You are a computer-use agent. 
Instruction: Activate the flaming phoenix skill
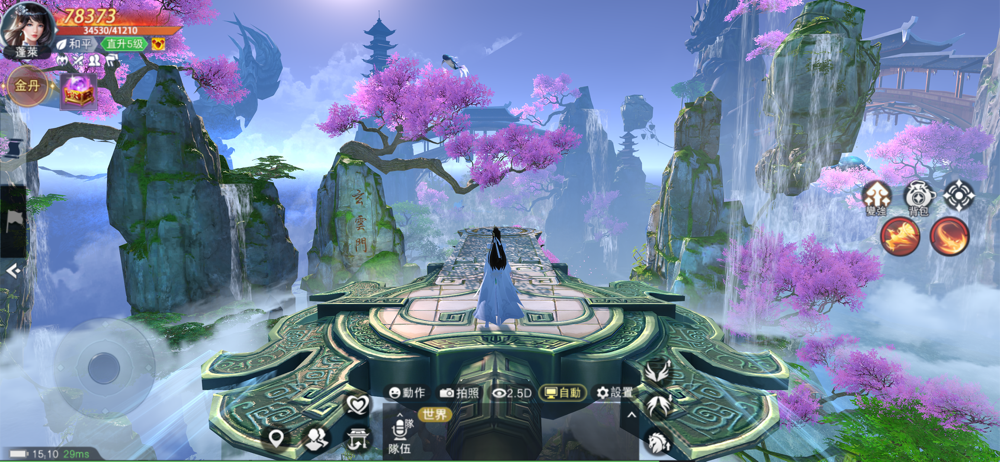click(900, 236)
